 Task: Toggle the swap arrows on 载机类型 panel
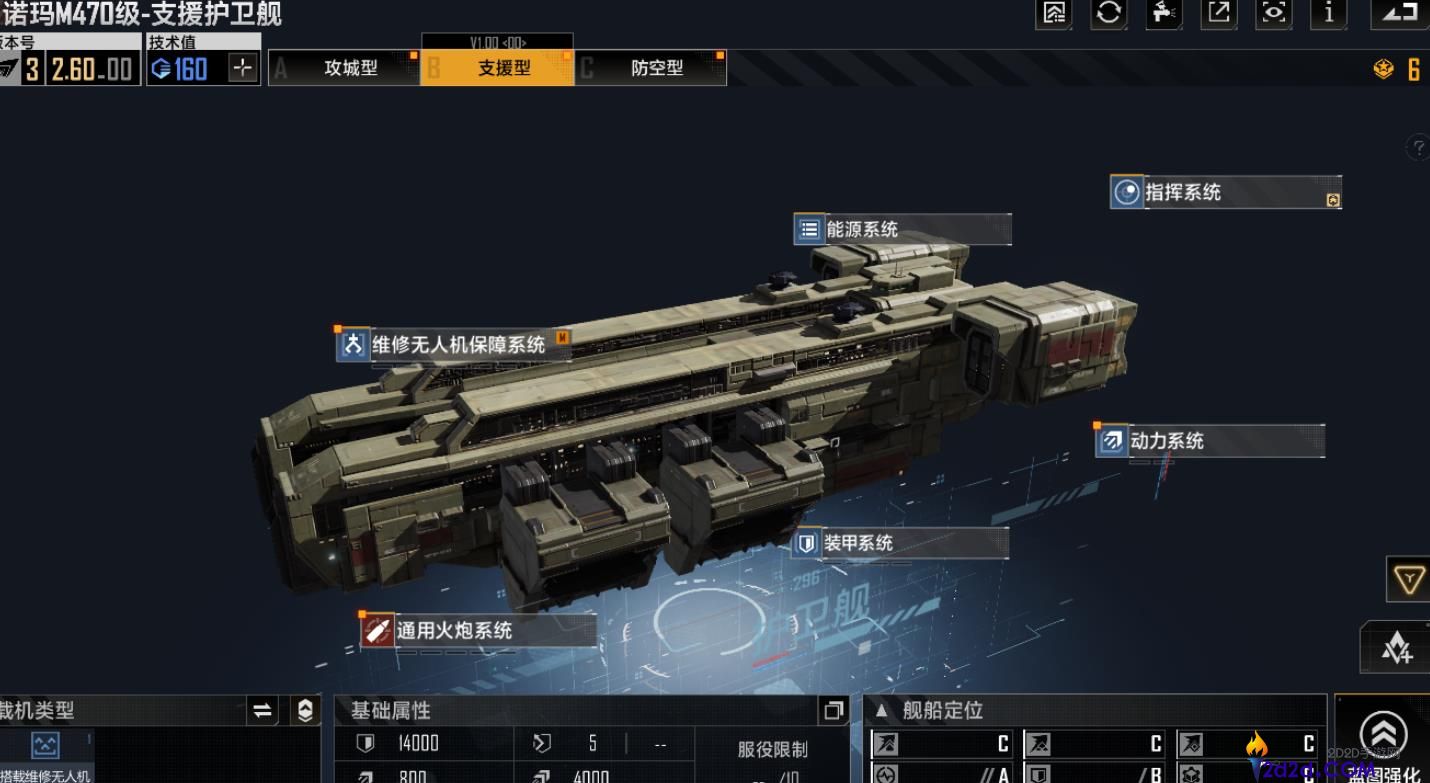[x=262, y=710]
